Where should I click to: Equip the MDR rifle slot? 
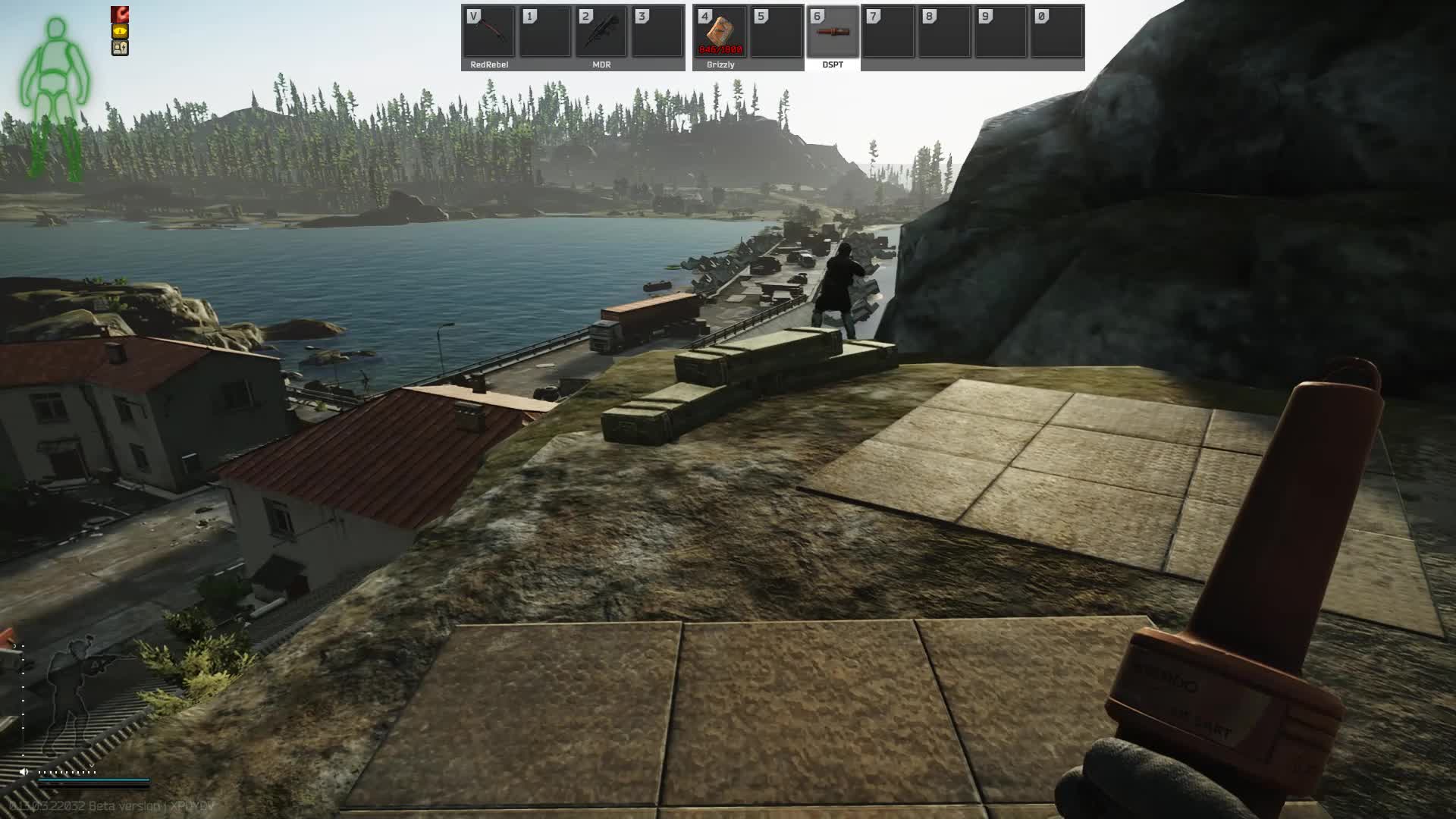(x=601, y=32)
